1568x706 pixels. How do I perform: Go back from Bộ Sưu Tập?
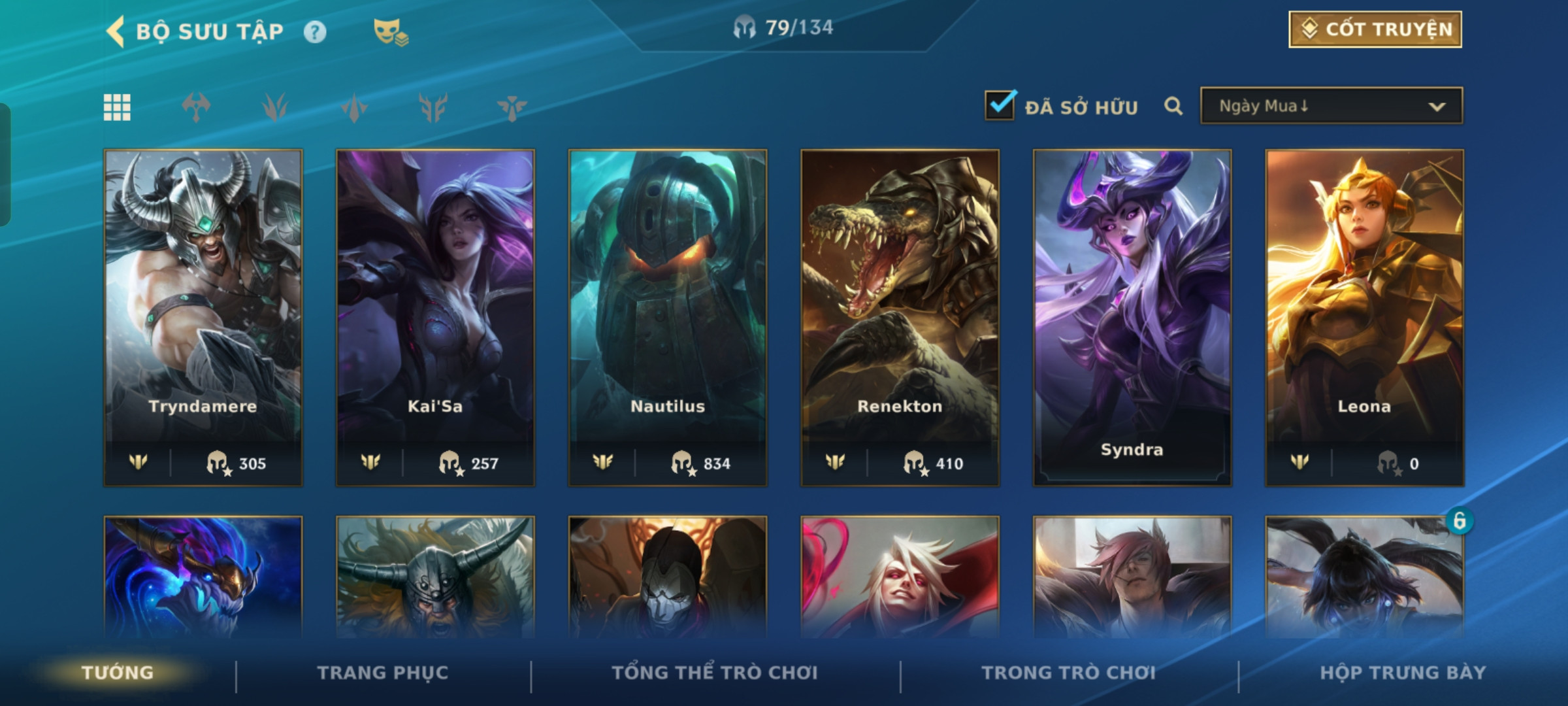[x=116, y=31]
